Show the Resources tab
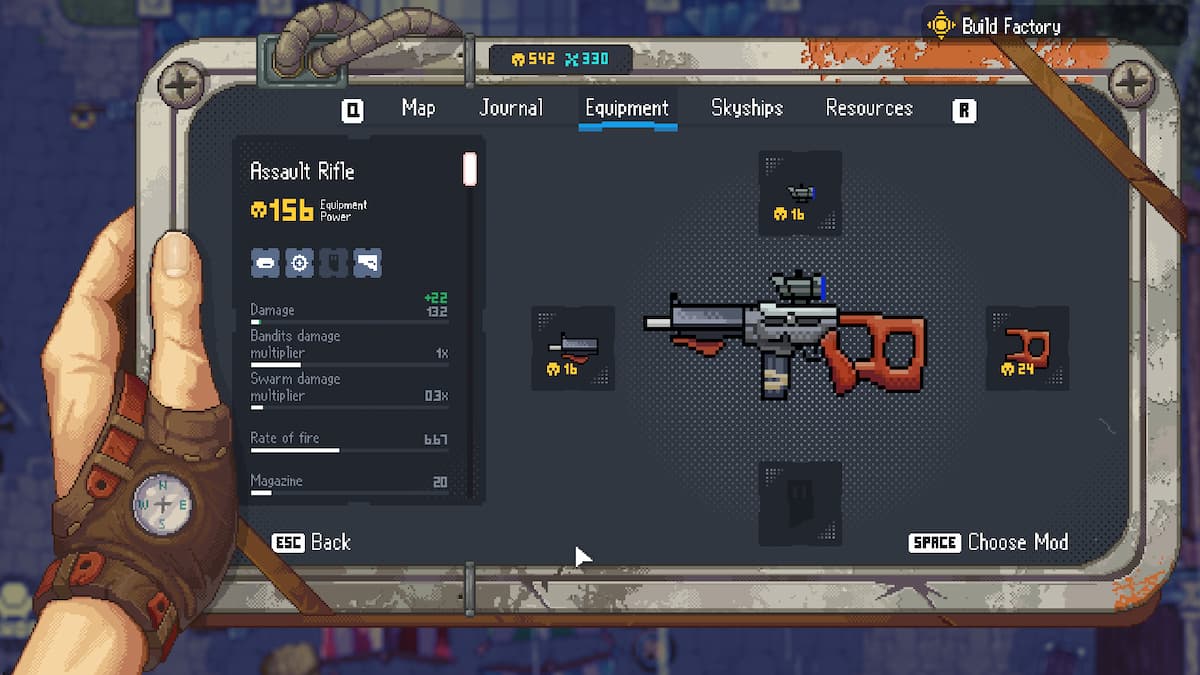 [x=869, y=108]
